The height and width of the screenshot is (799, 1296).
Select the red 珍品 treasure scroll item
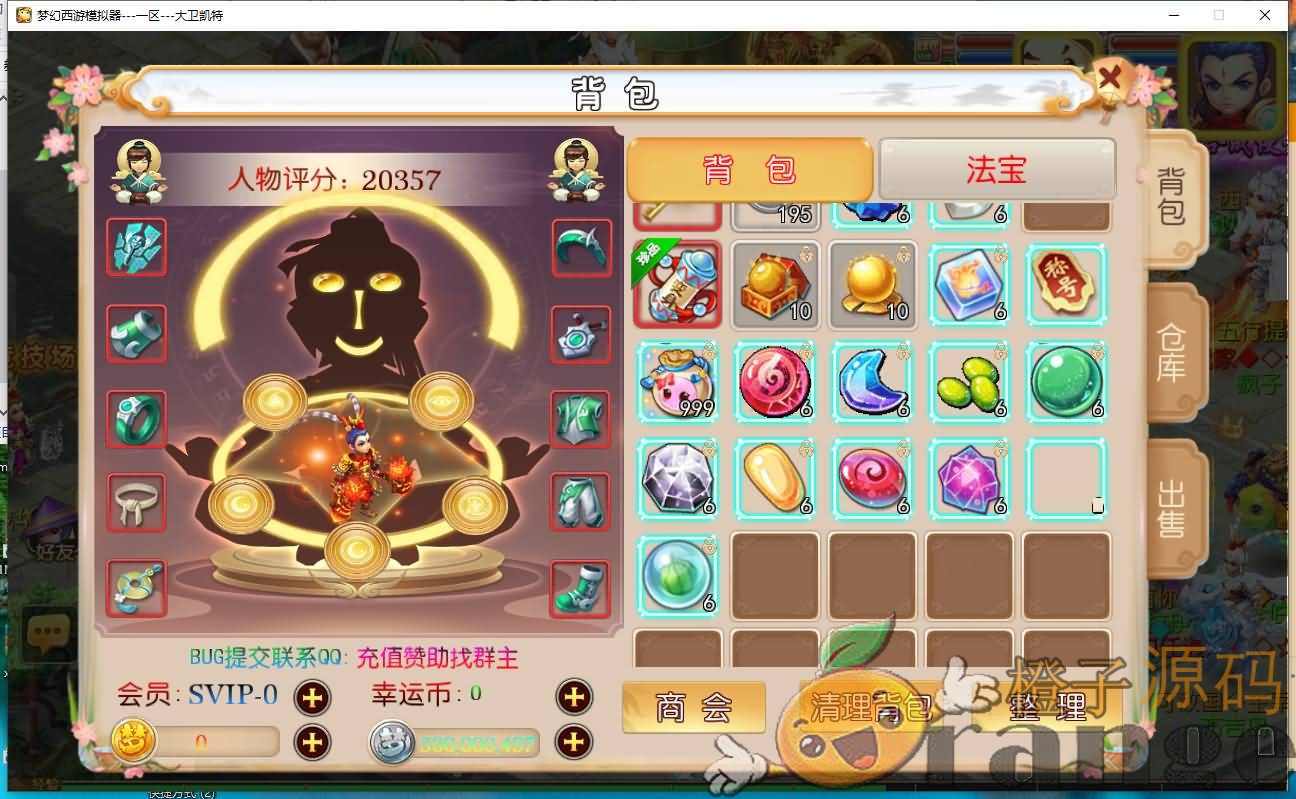coord(678,287)
